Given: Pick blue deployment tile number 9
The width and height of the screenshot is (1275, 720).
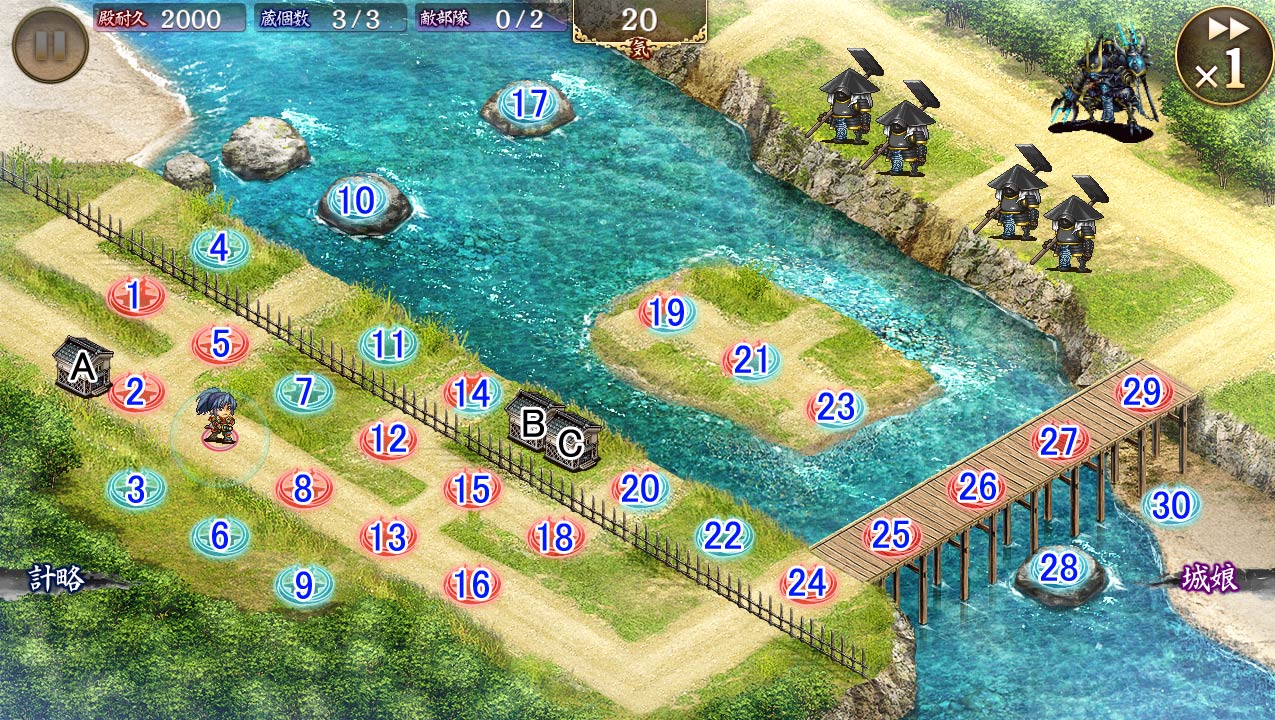Looking at the screenshot, I should pyautogui.click(x=303, y=583).
